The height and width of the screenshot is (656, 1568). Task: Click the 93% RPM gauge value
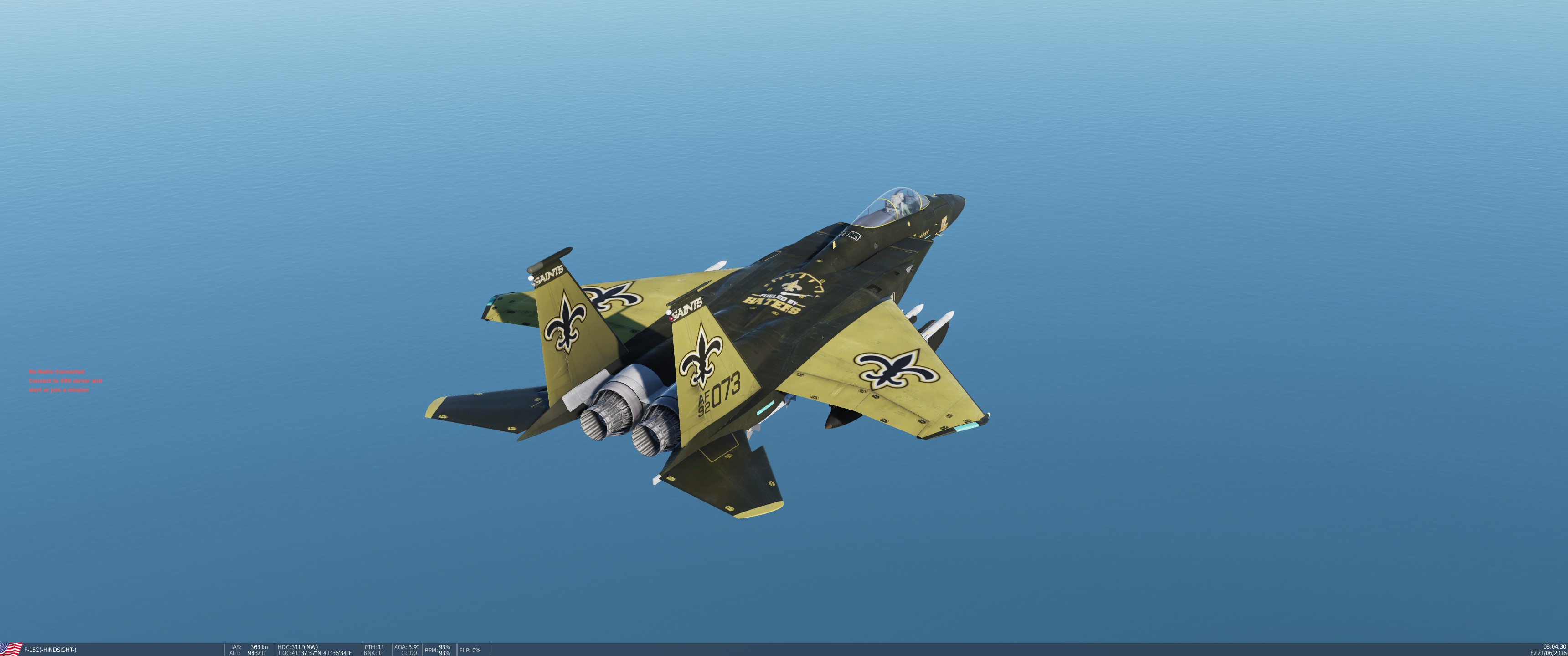(x=446, y=646)
